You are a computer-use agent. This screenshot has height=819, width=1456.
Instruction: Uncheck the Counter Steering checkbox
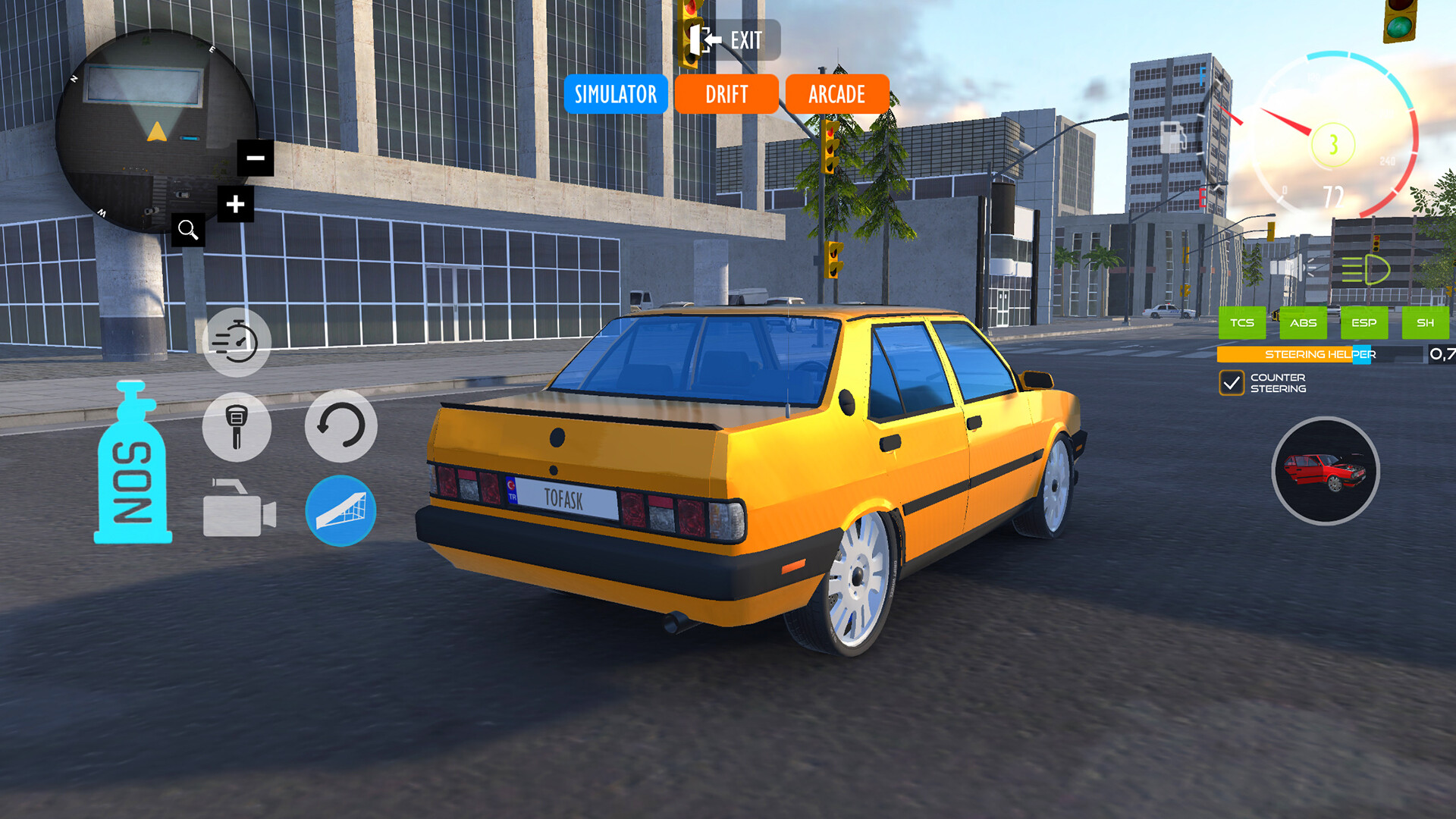pos(1233,384)
